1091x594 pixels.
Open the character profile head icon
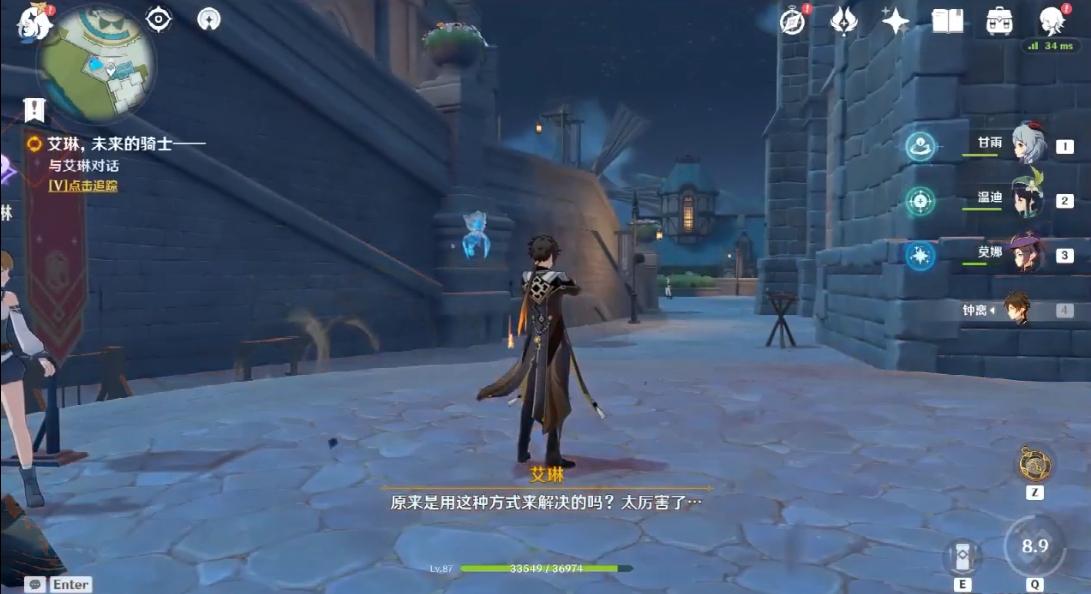click(1051, 20)
